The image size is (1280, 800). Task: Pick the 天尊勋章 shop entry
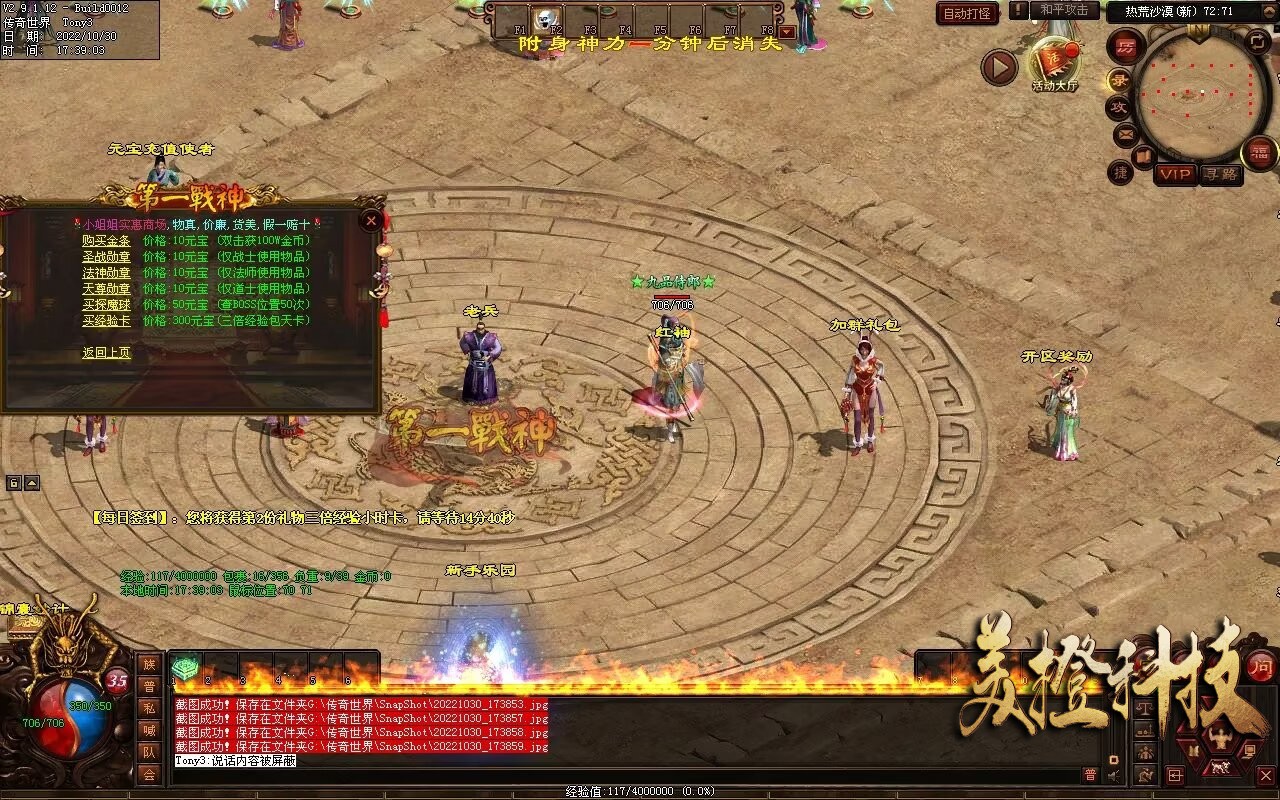[x=106, y=289]
